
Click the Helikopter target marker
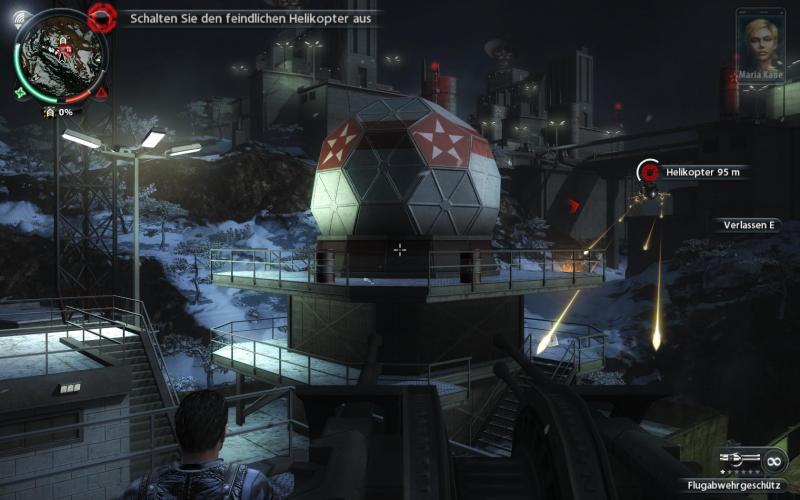coord(649,172)
